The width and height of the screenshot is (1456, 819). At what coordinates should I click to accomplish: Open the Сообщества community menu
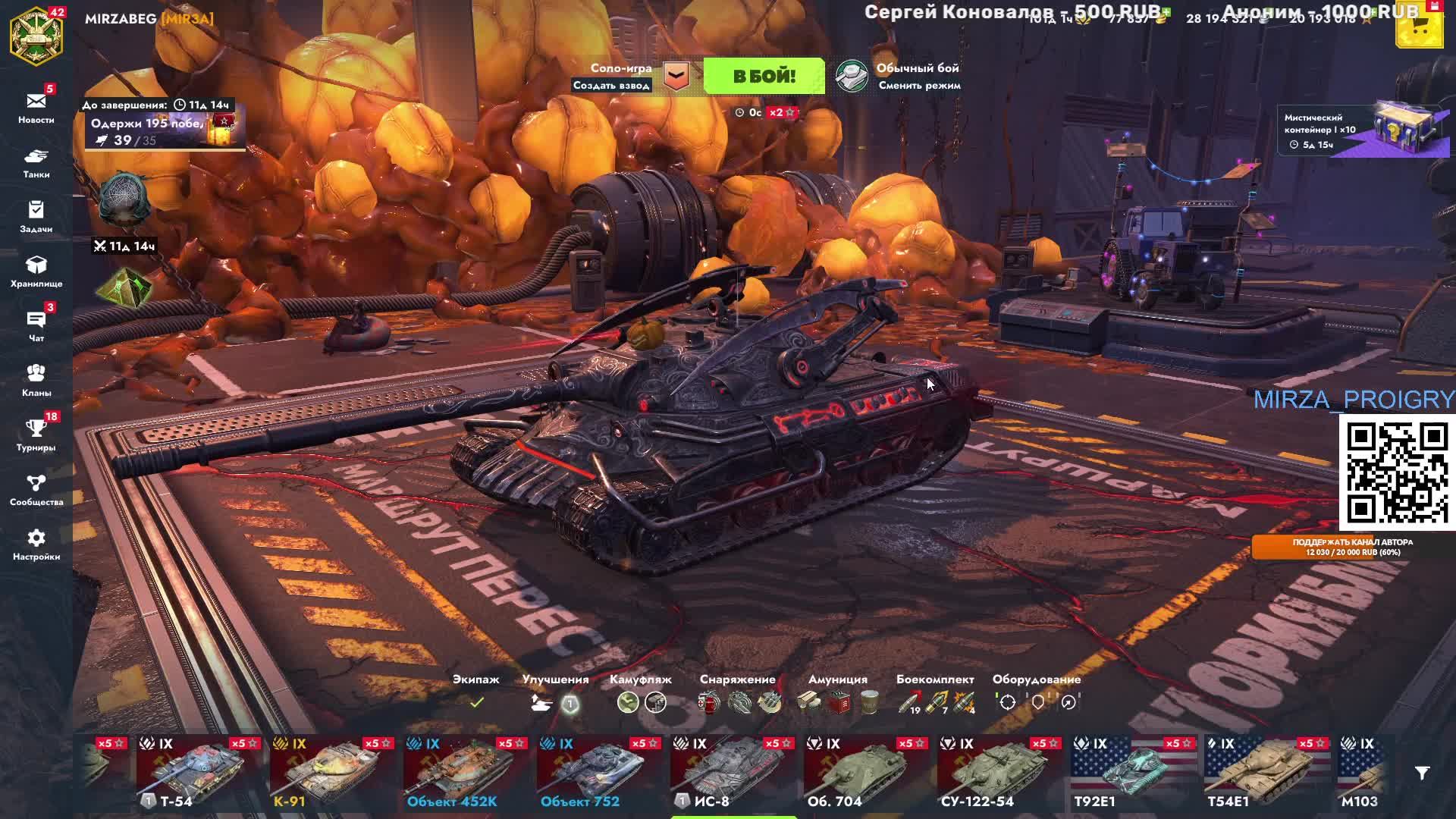[x=36, y=490]
